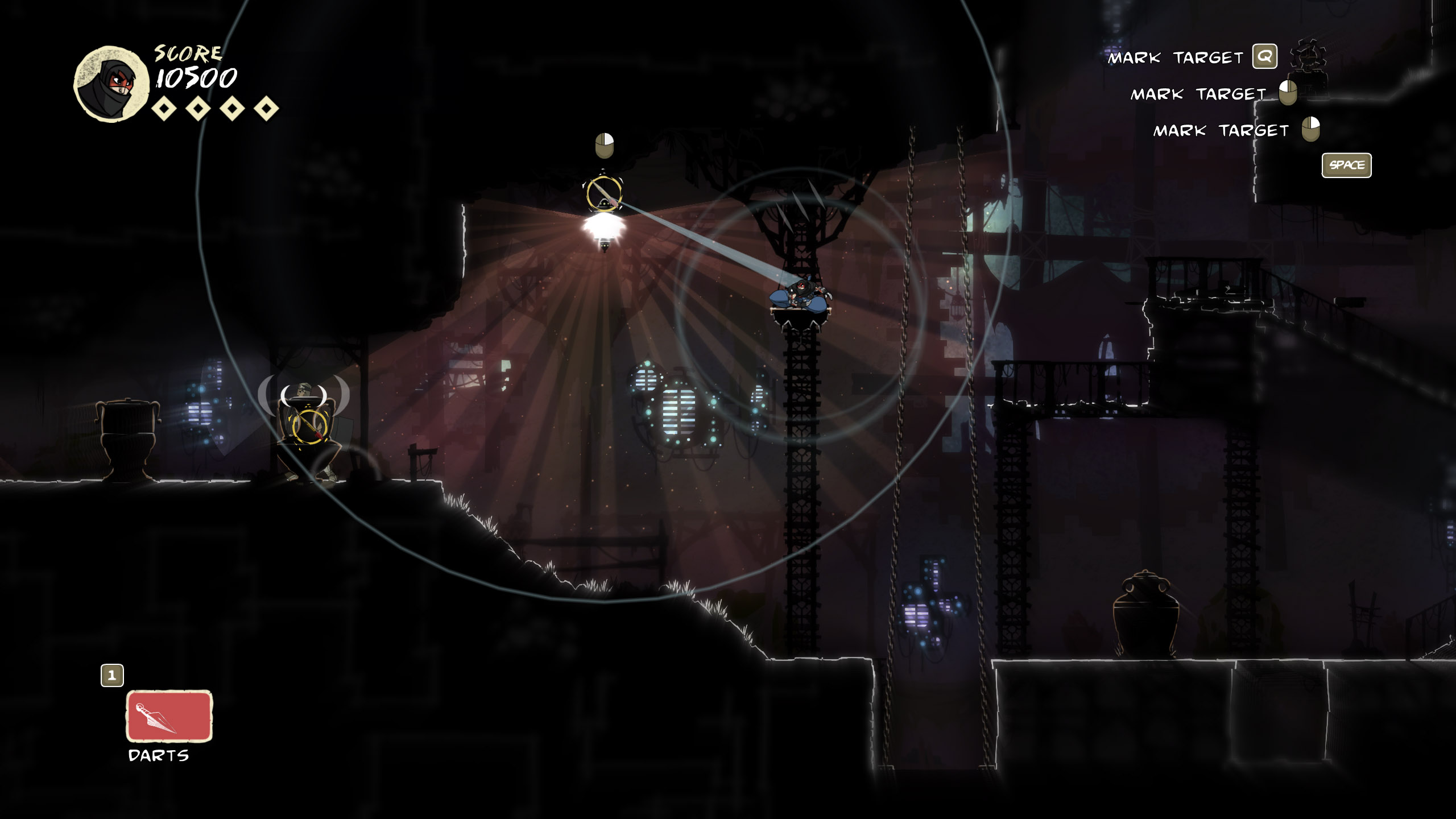Select the Darts item slot

pos(169,716)
